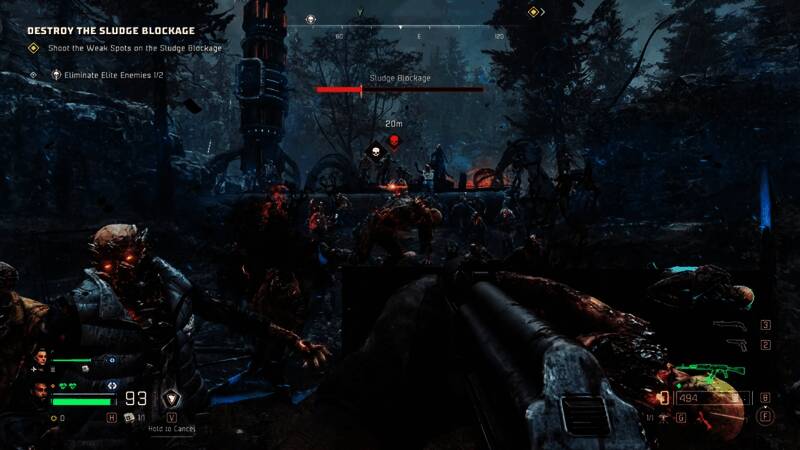Click the white skull elite enemy waypoint
This screenshot has height=450, width=800.
(376, 153)
